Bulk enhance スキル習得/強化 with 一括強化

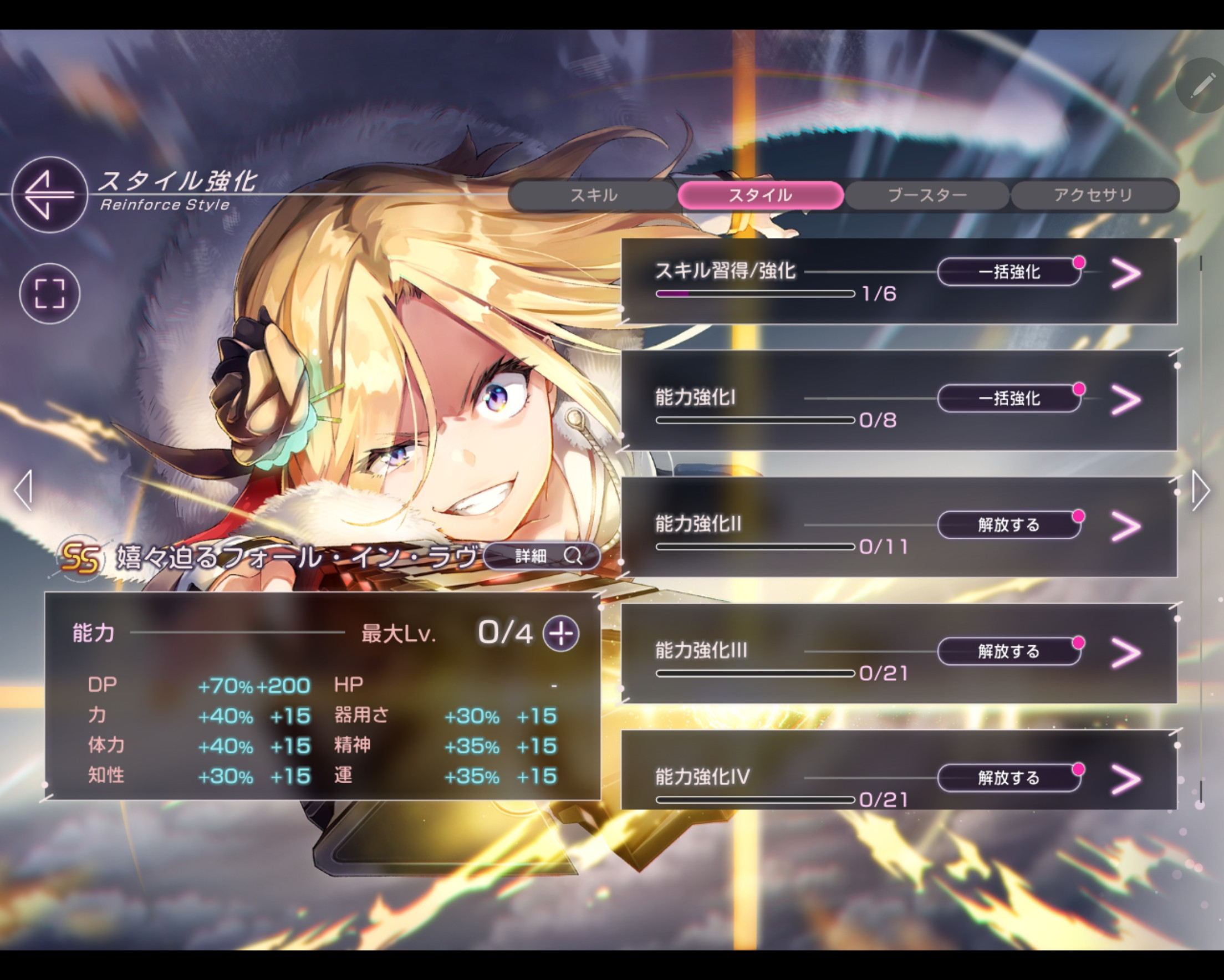tap(1009, 272)
